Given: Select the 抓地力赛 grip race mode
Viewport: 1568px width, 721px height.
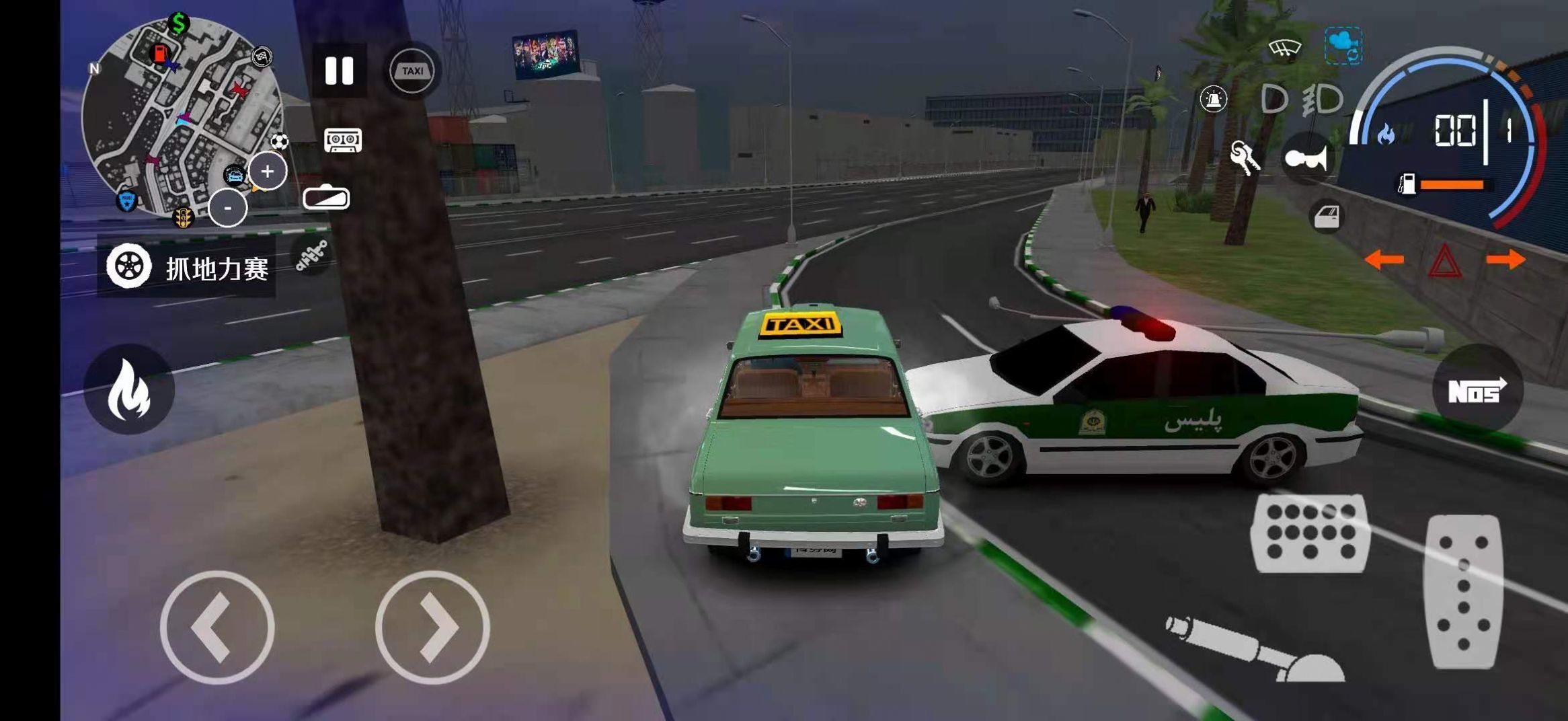Looking at the screenshot, I should (x=187, y=268).
